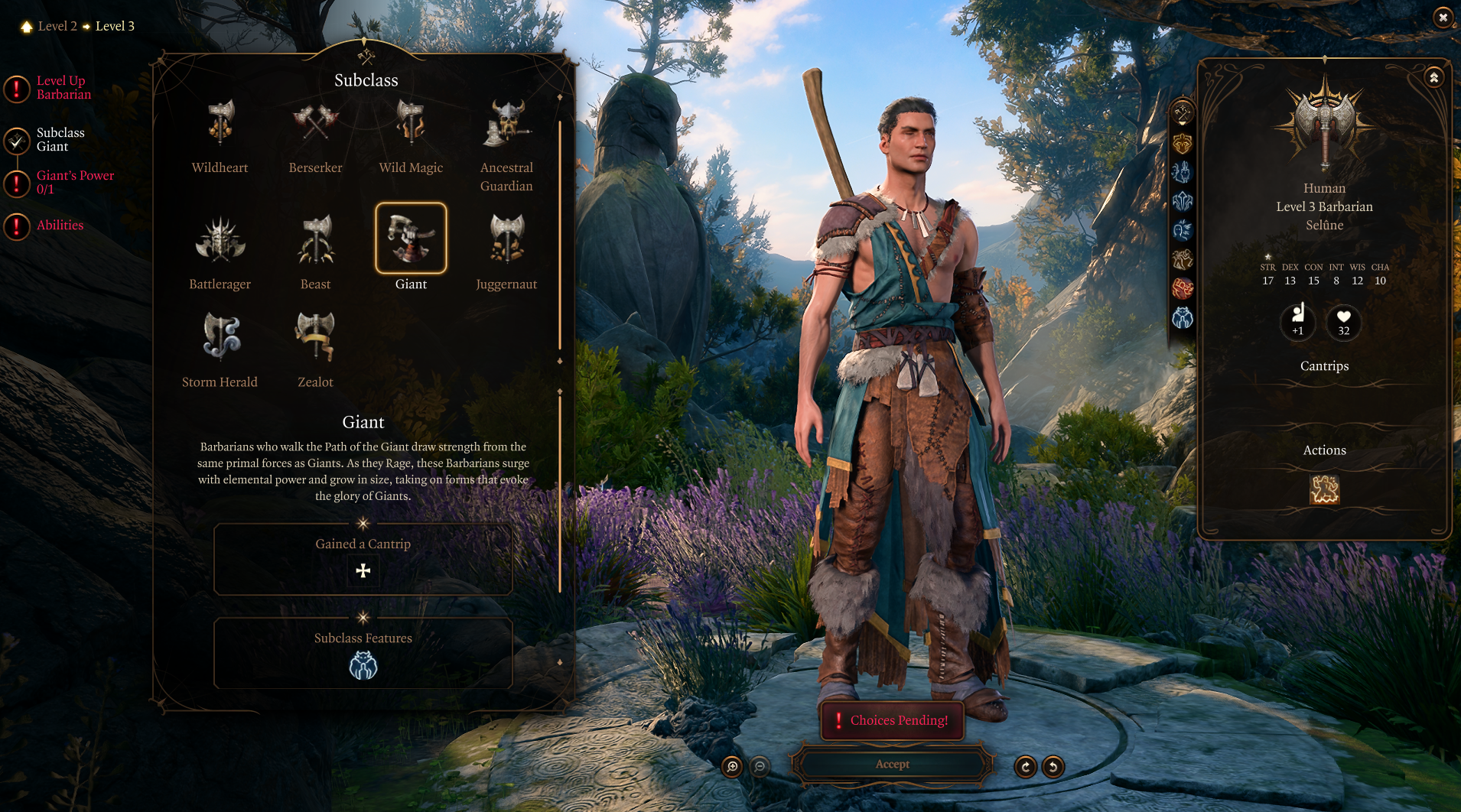Zoom in on the character

(732, 766)
